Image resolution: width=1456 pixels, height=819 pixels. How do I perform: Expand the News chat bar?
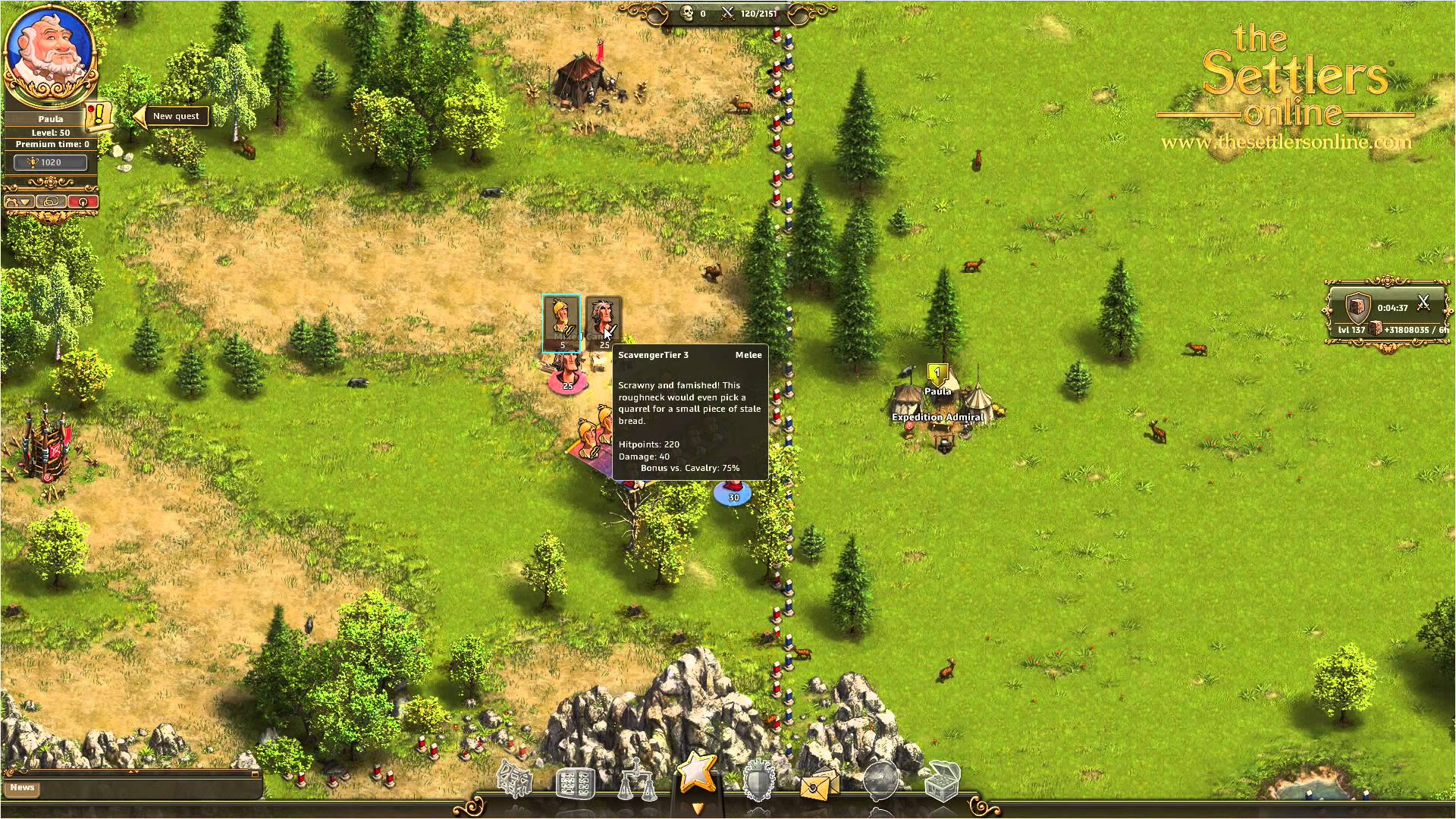23,787
